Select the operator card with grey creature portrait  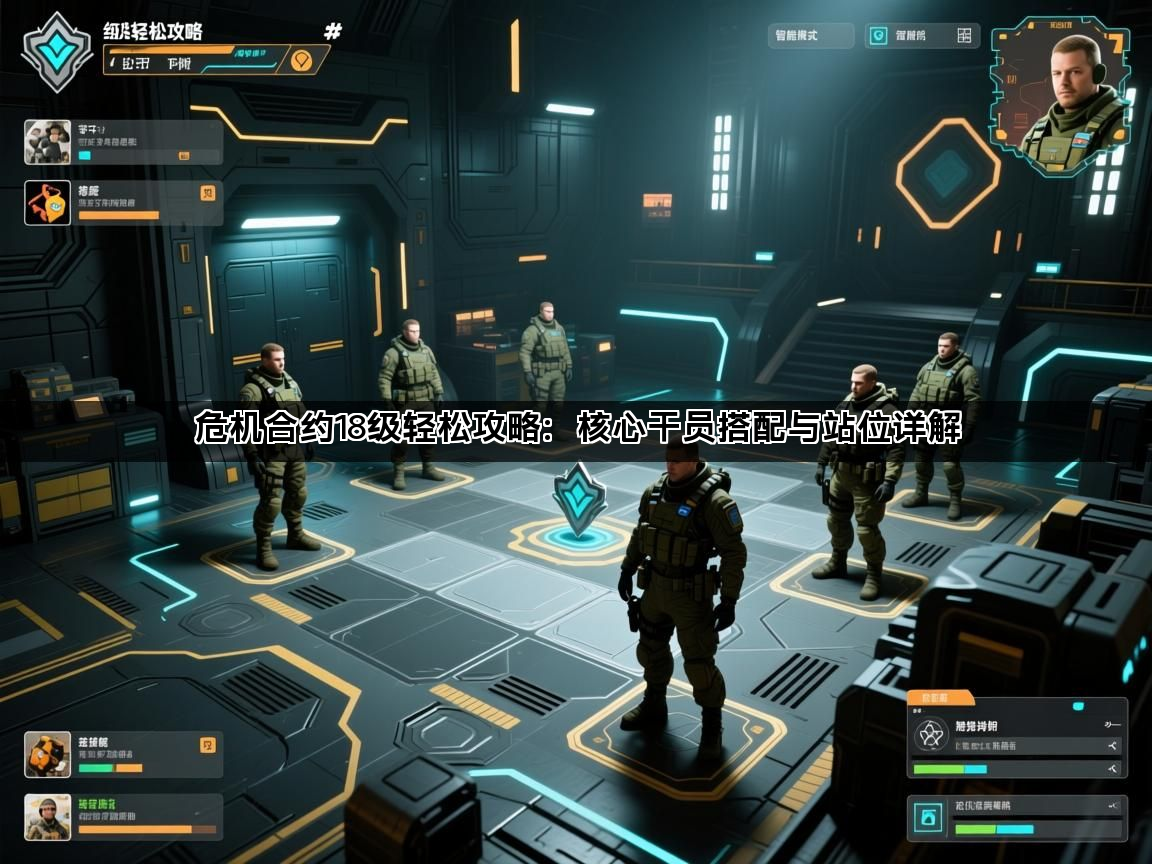coord(123,142)
